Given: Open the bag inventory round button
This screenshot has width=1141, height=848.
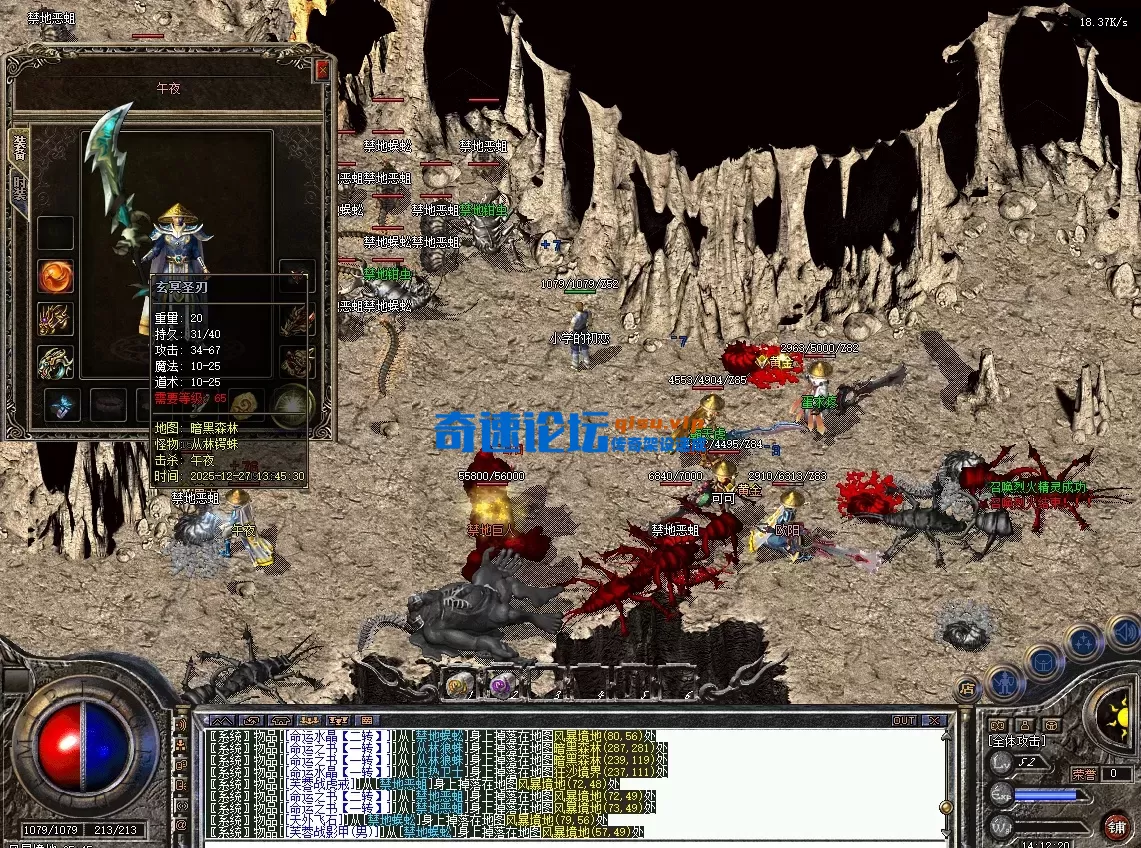Looking at the screenshot, I should coord(1043,661).
